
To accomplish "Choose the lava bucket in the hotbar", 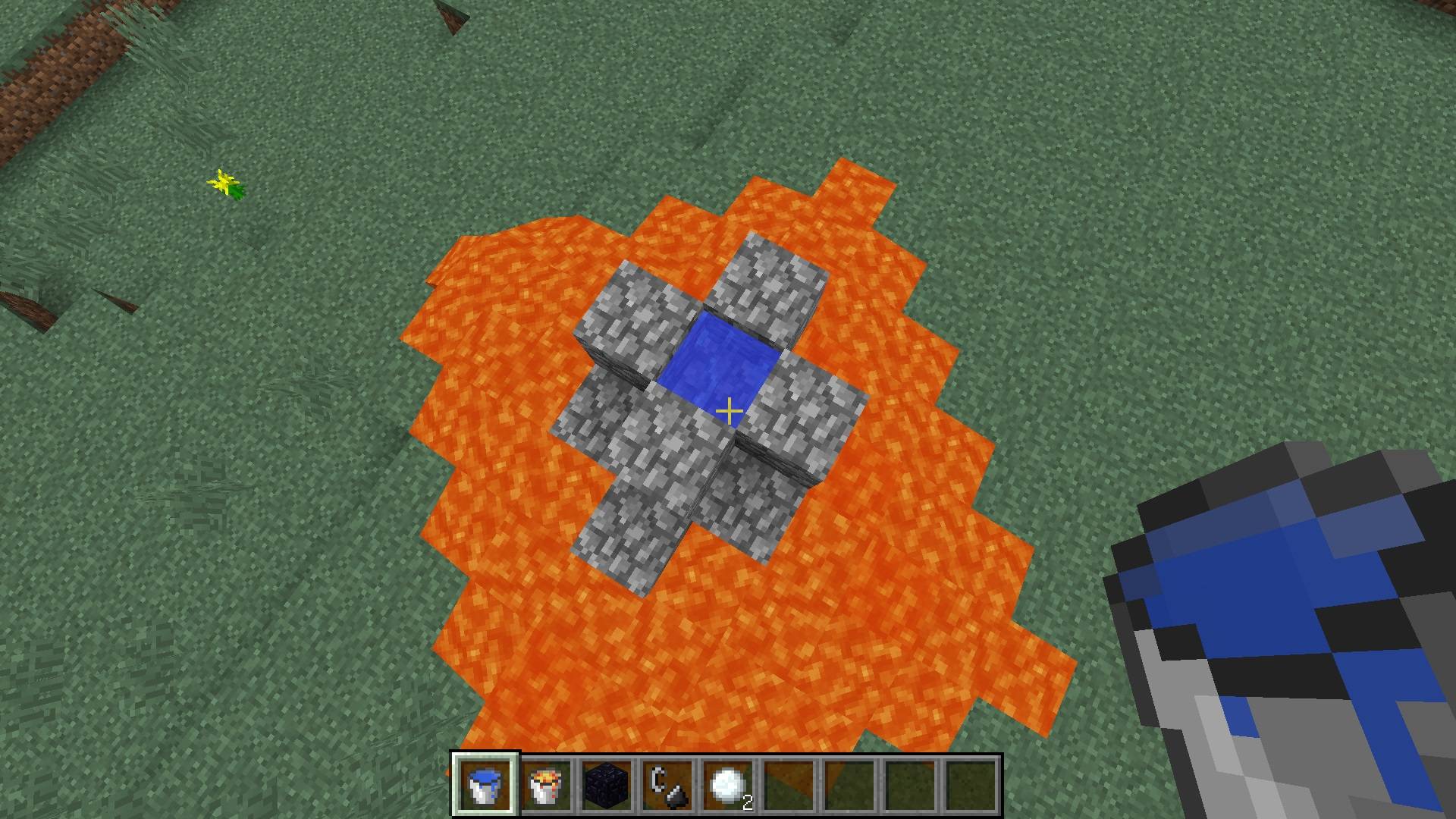I will coord(546,785).
